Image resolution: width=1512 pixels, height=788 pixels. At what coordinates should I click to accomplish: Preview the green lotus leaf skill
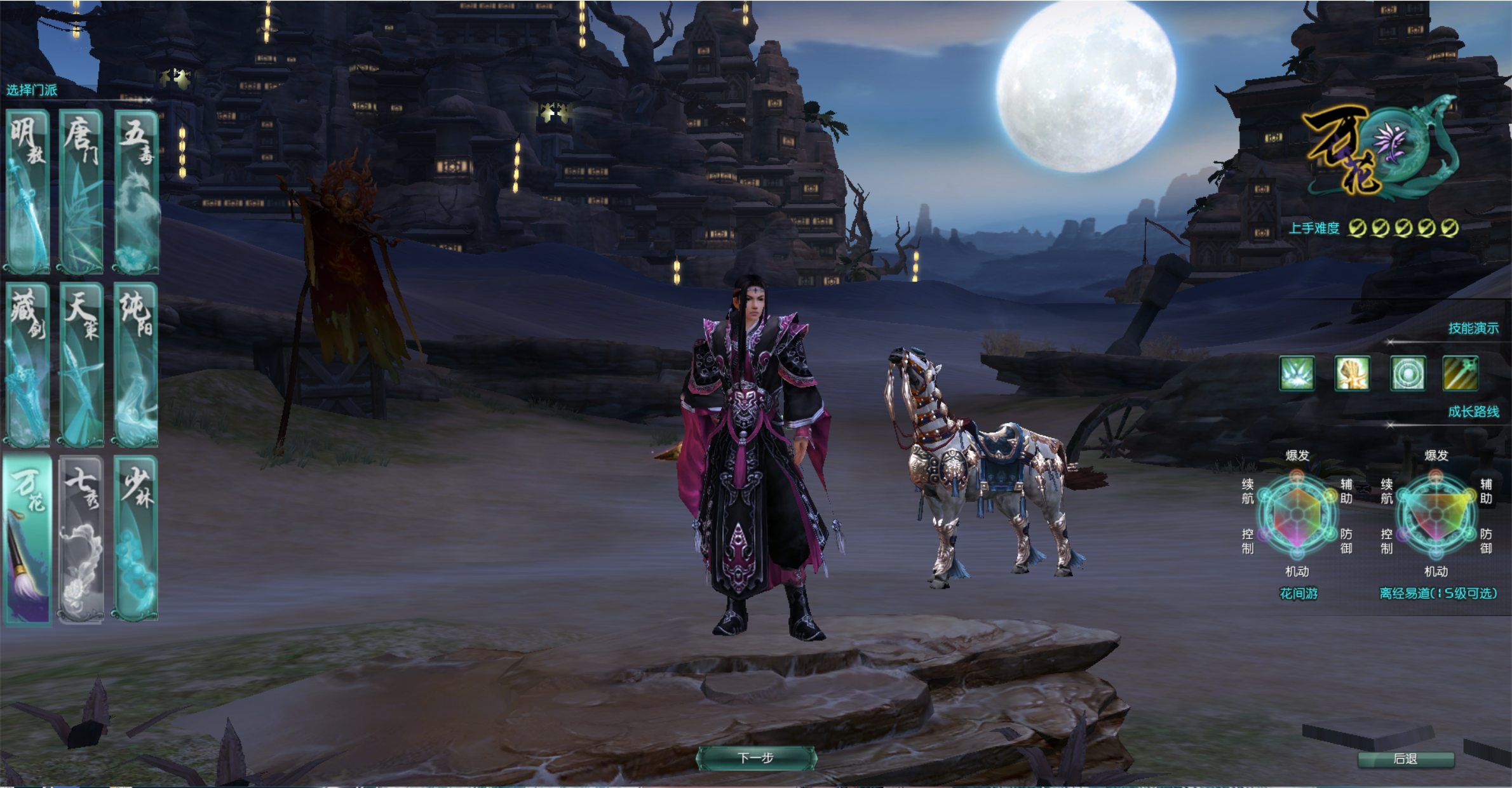point(1297,373)
